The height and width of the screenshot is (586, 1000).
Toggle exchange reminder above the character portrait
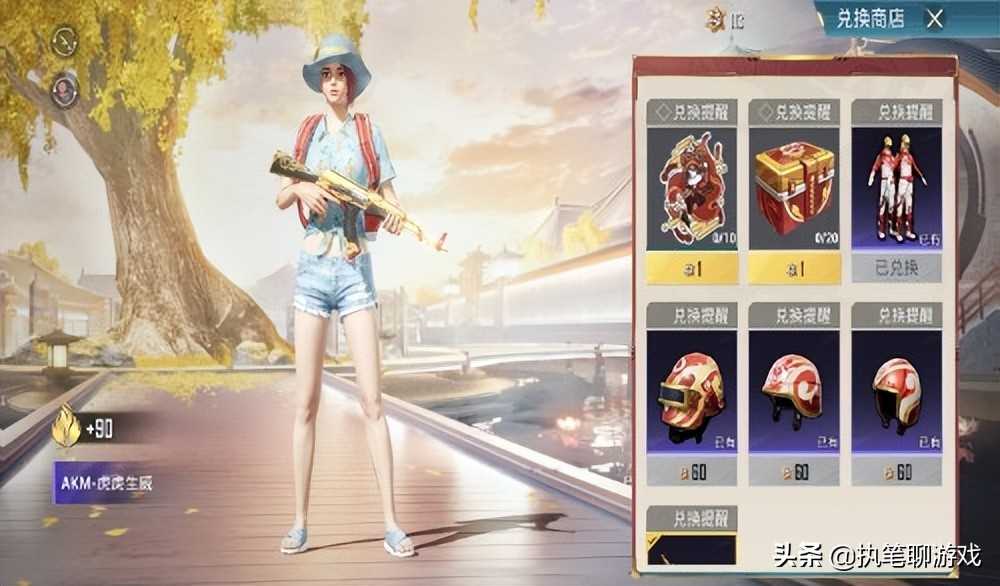click(x=692, y=112)
